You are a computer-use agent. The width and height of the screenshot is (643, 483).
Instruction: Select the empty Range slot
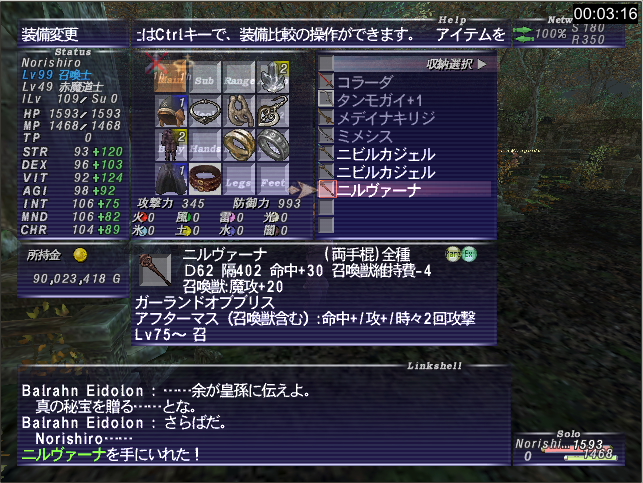point(239,78)
